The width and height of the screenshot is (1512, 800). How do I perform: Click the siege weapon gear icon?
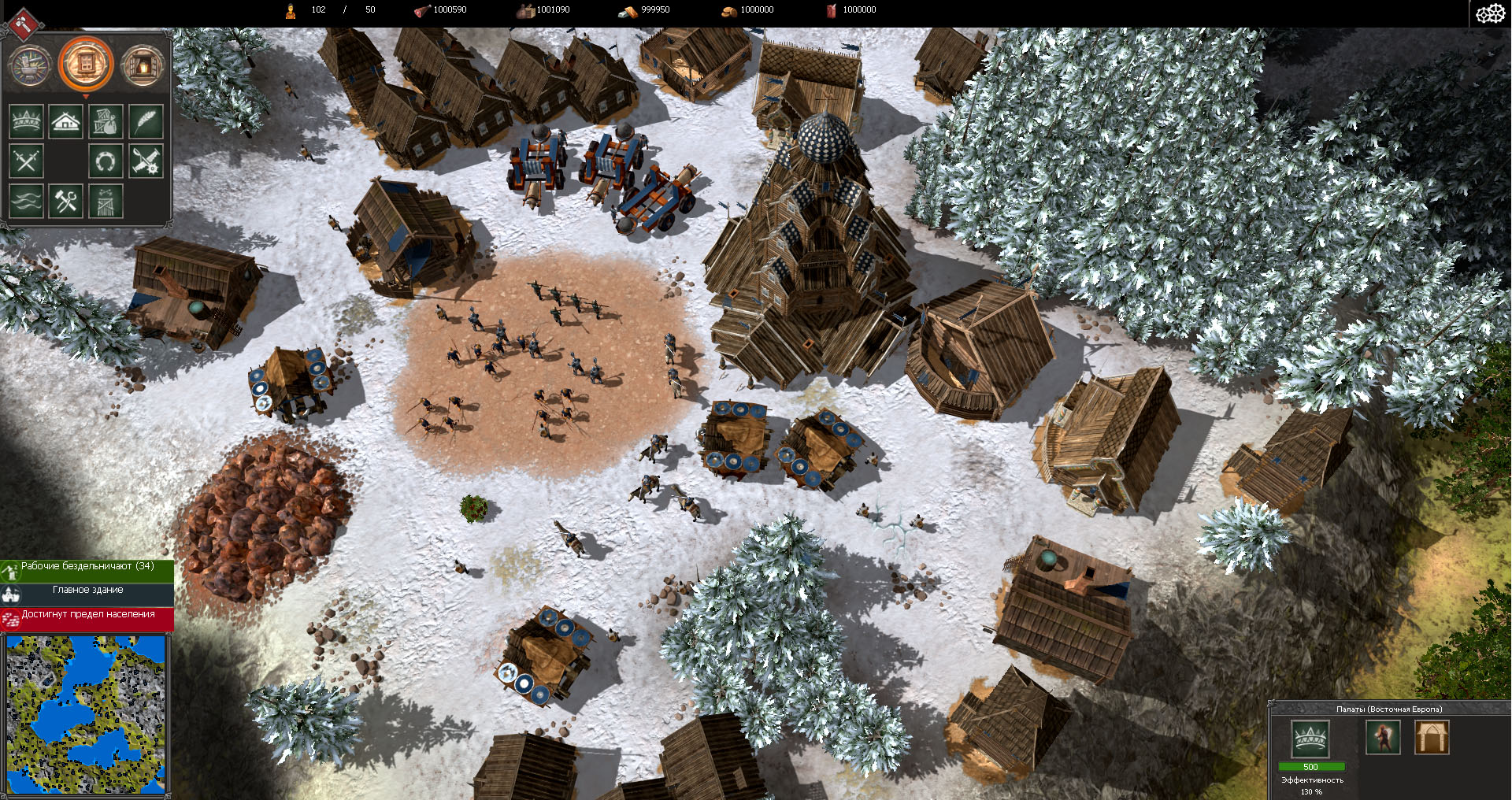[x=146, y=161]
